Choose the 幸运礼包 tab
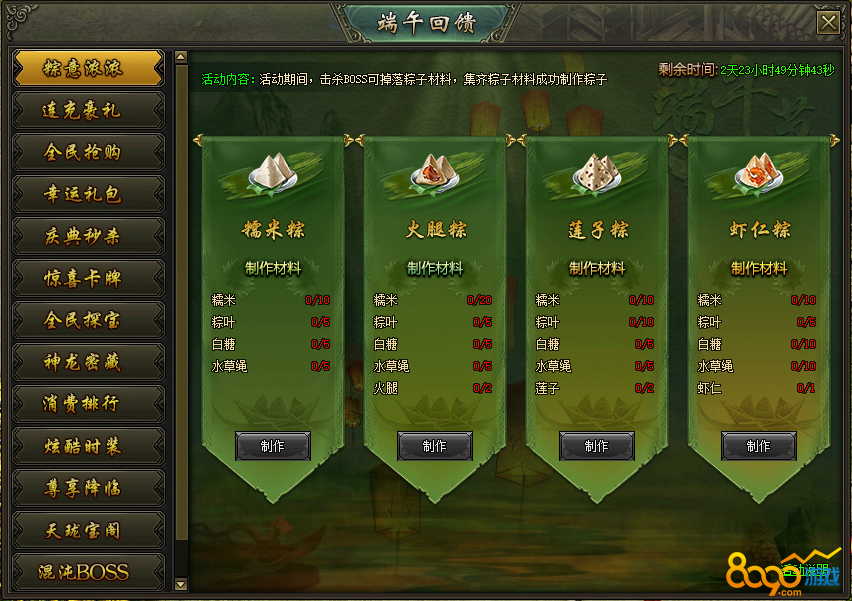The image size is (852, 601). 88,194
